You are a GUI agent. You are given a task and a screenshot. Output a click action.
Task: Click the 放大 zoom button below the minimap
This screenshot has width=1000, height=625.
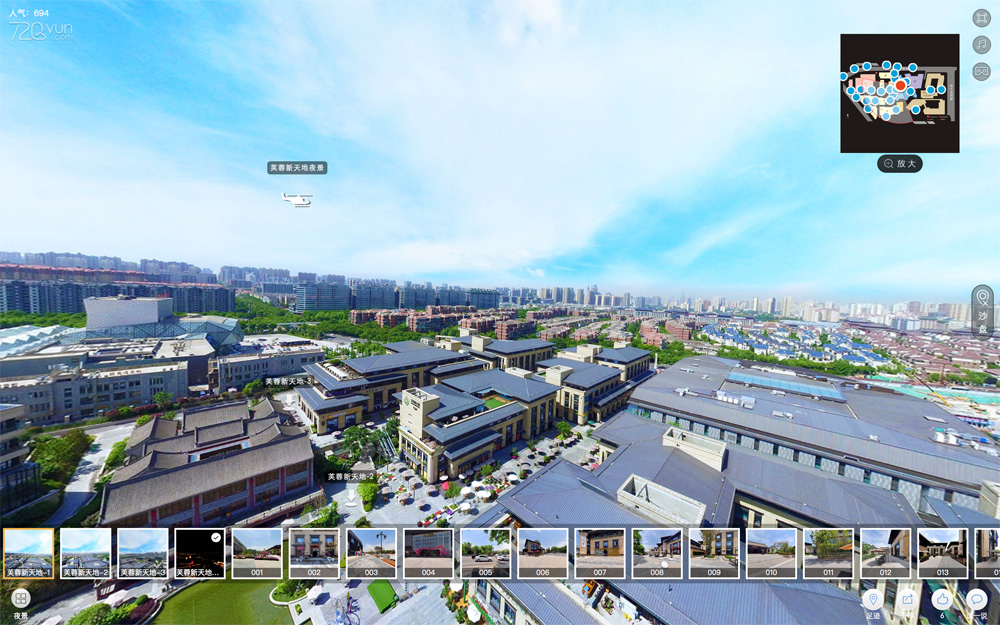coord(900,163)
